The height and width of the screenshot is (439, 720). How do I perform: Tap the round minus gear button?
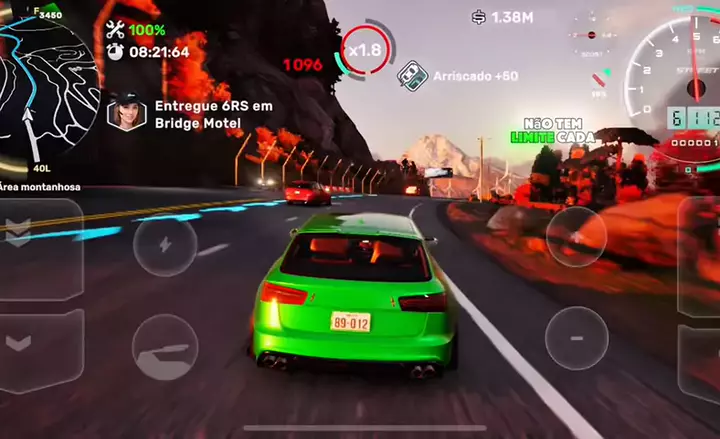[576, 337]
